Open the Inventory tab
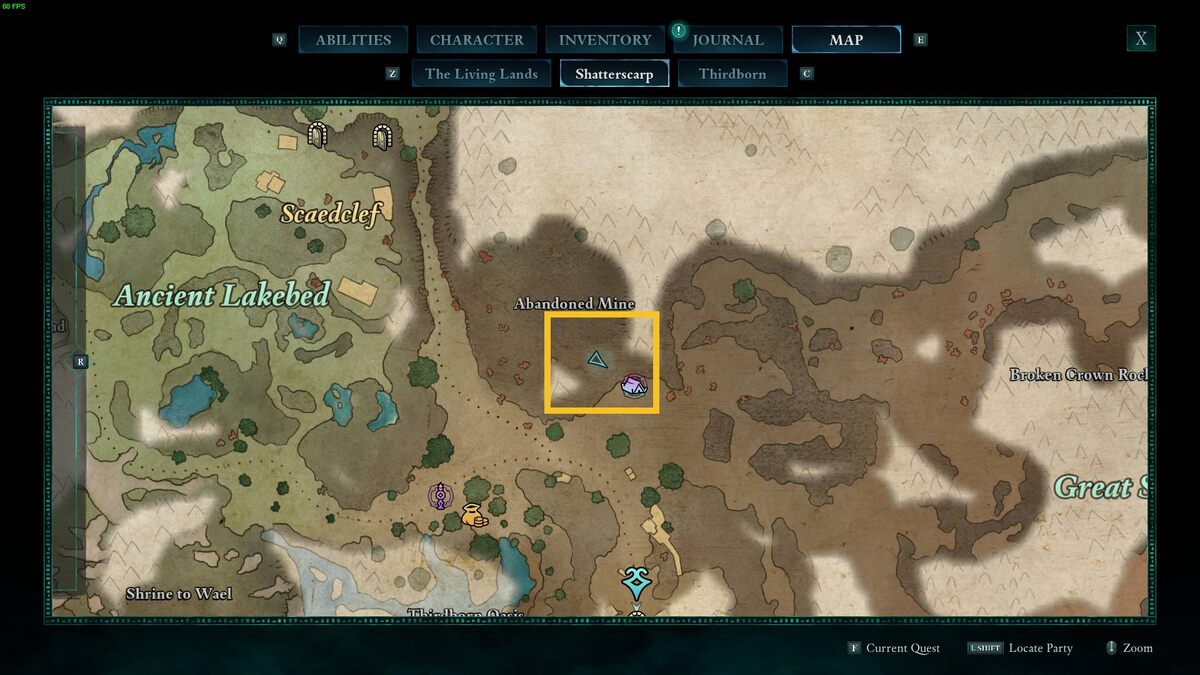1200x675 pixels. pos(604,40)
